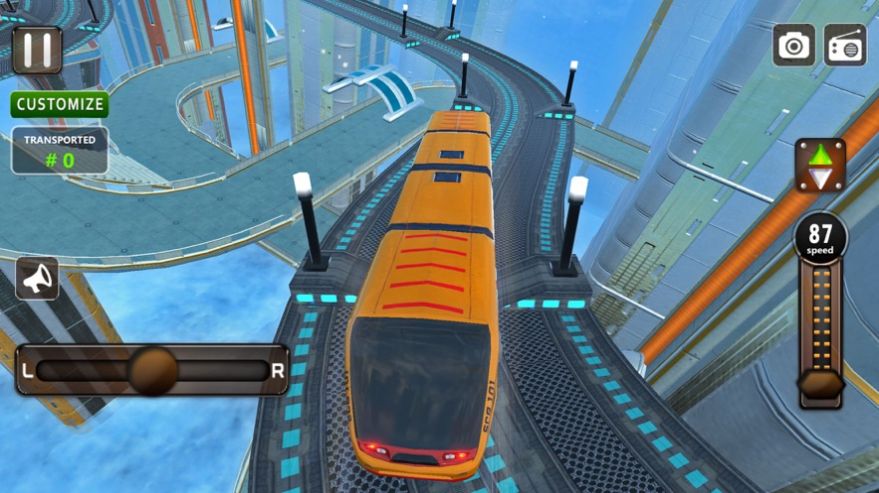879x493 pixels.
Task: Take a screenshot with camera icon
Action: tap(794, 46)
